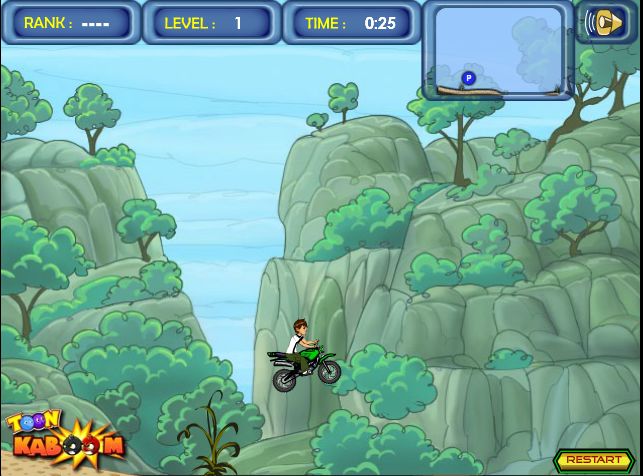This screenshot has width=643, height=476.
Task: Toggle the sound speaker icon
Action: (604, 22)
